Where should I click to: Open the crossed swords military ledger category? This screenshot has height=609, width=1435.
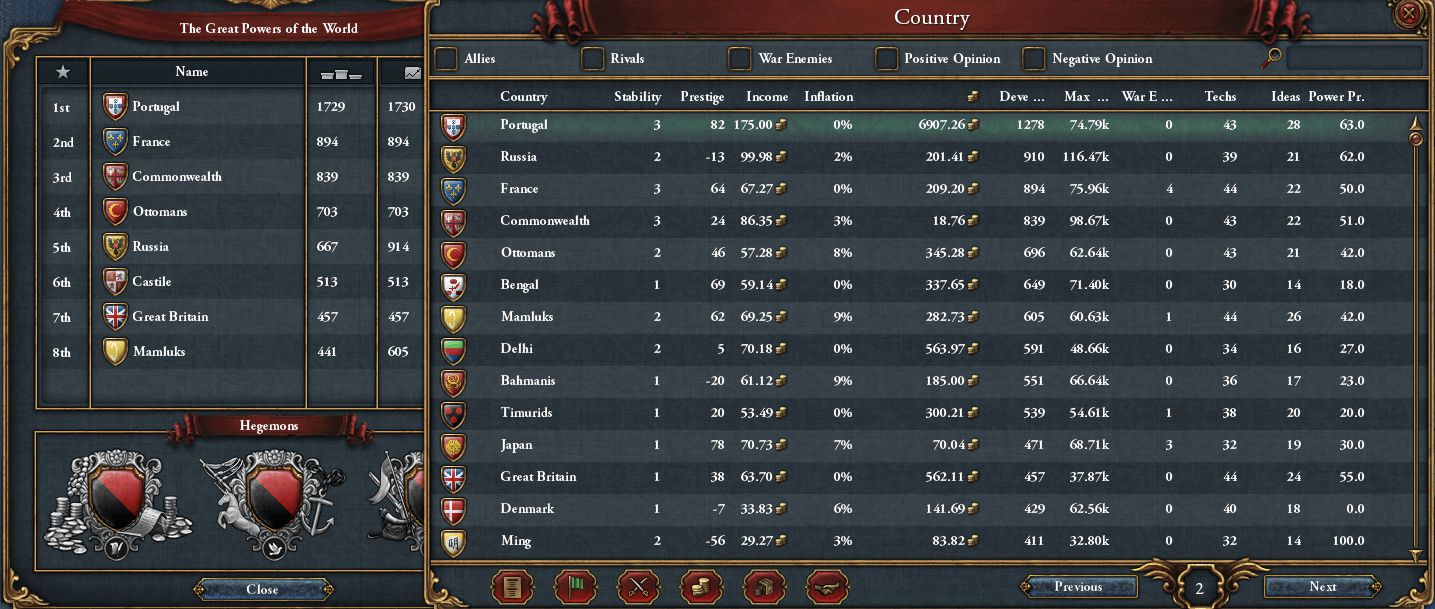coord(637,587)
